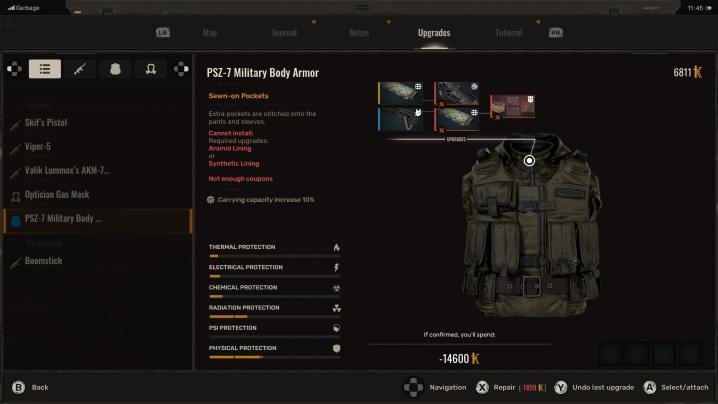Image resolution: width=718 pixels, height=404 pixels.
Task: Go to the Notes tab
Action: pos(359,33)
